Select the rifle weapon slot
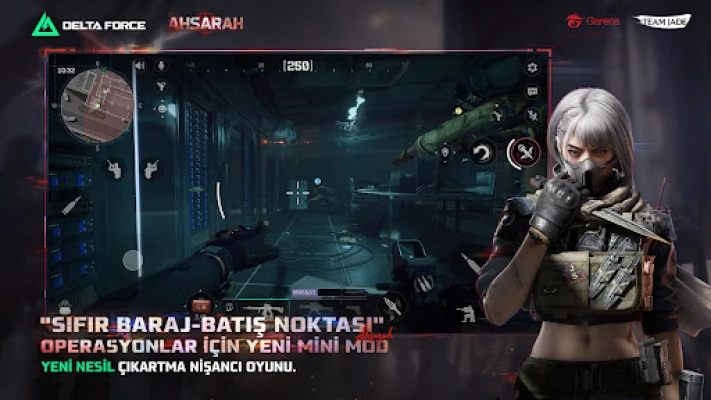This screenshot has width=711, height=400. [270, 307]
